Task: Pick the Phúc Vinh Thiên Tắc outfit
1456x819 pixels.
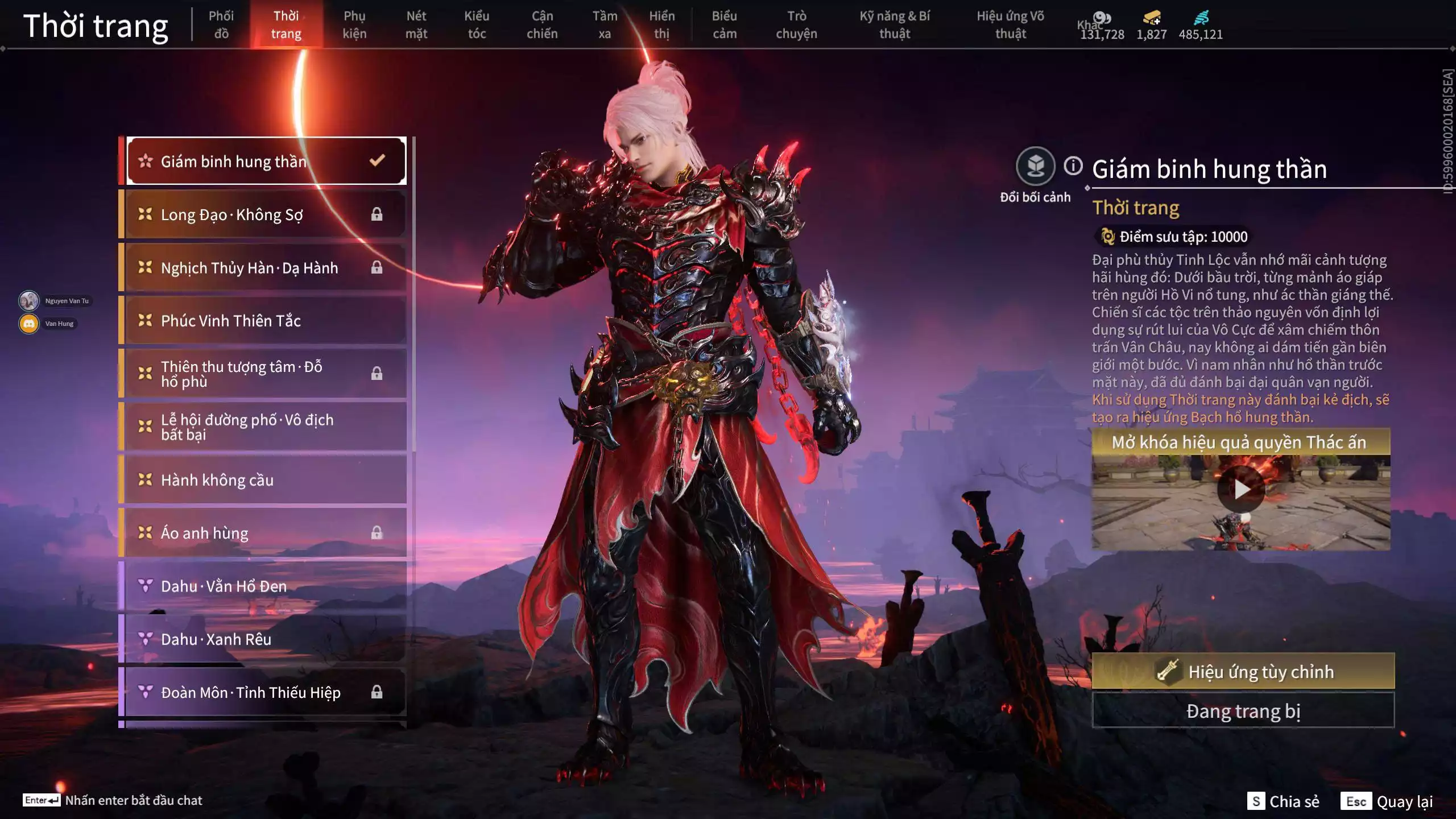Action: coord(266,321)
